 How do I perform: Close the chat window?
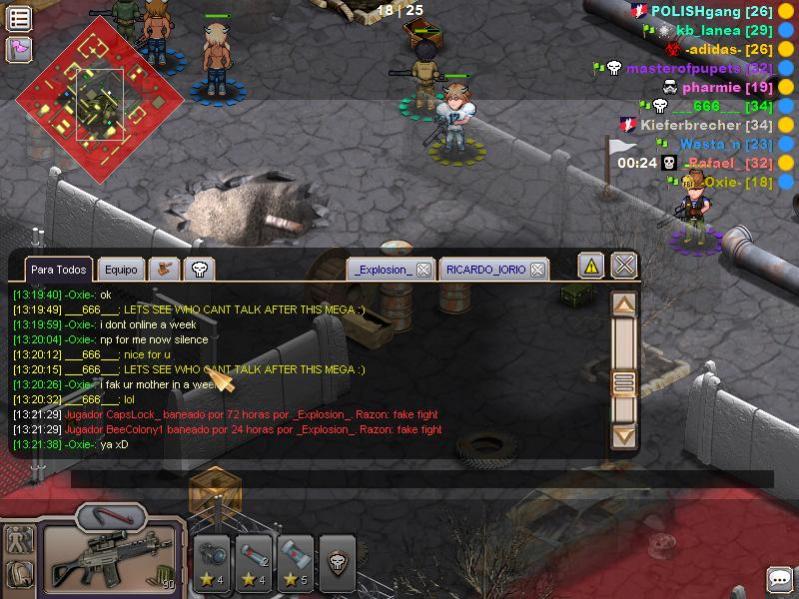pyautogui.click(x=624, y=266)
